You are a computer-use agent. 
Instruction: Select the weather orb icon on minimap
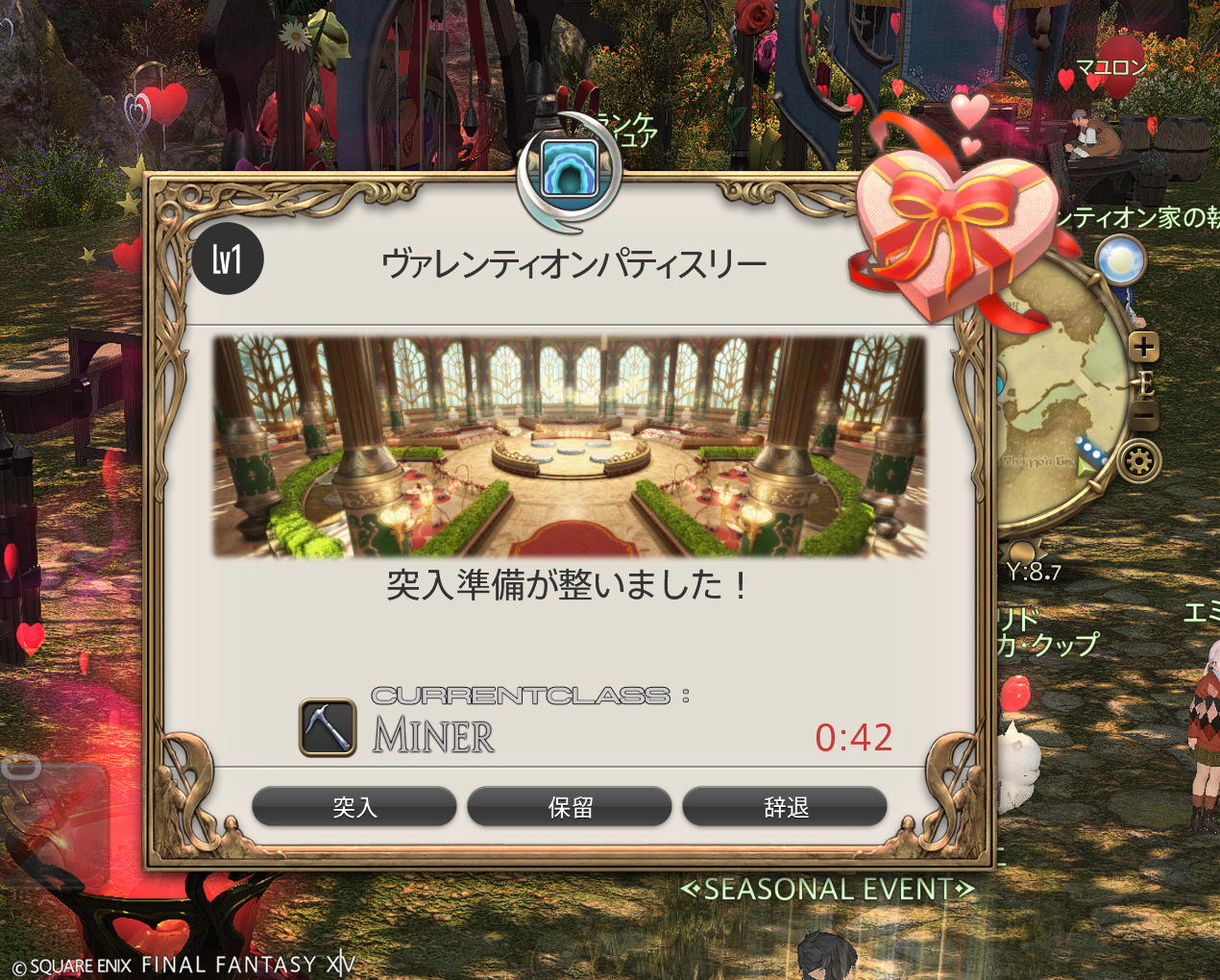[x=1120, y=260]
